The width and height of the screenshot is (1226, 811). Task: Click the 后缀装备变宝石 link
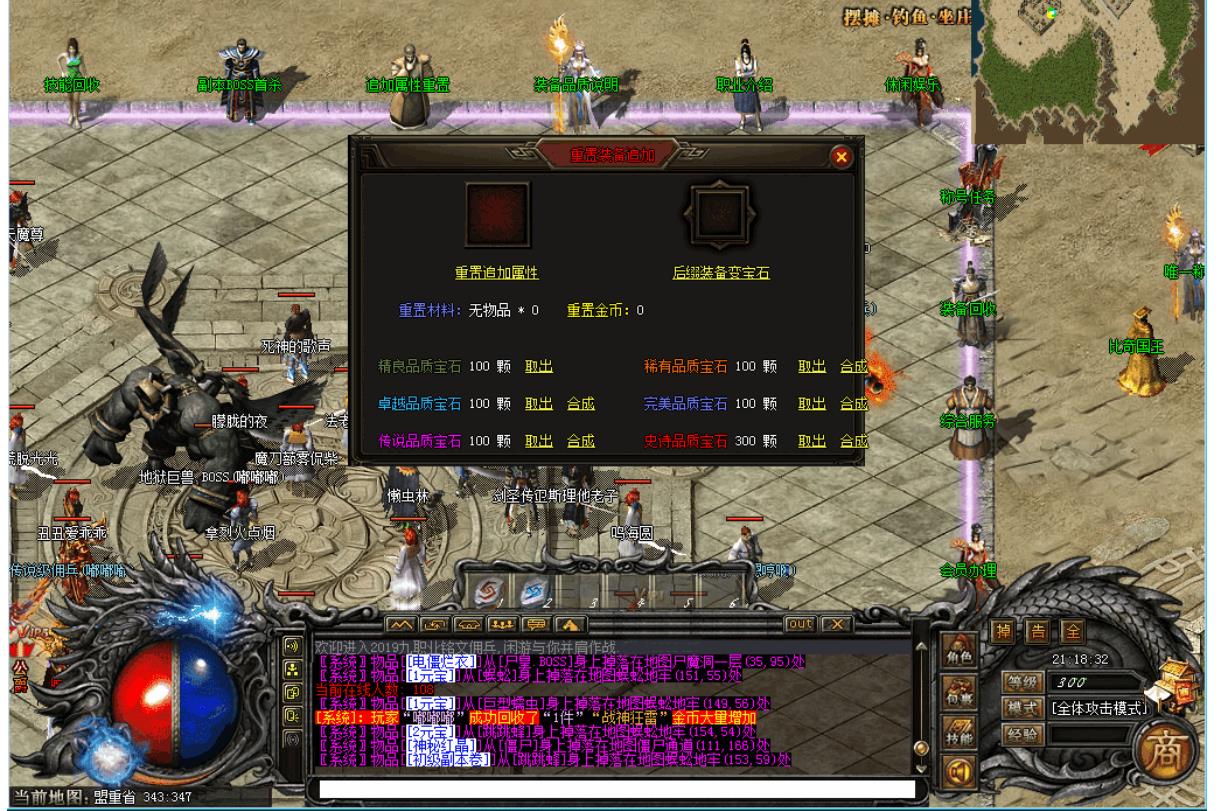[x=720, y=272]
